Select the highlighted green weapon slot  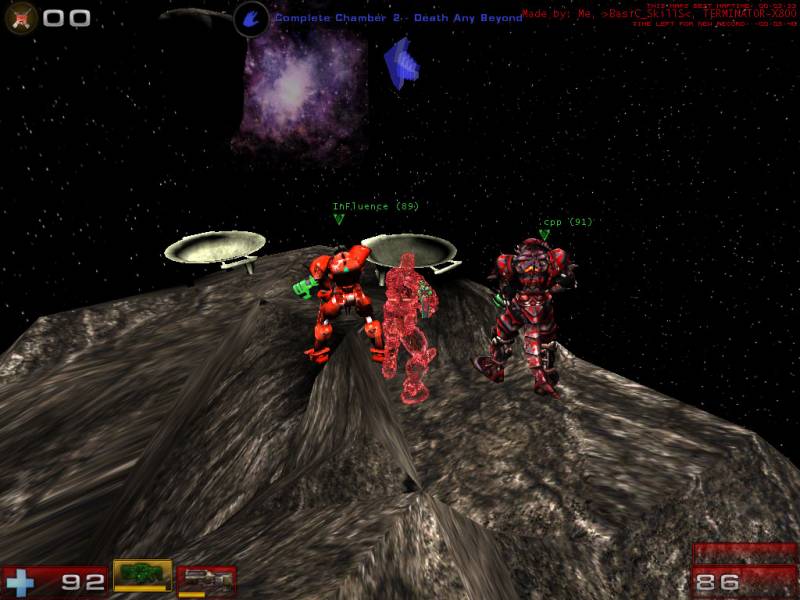(142, 575)
